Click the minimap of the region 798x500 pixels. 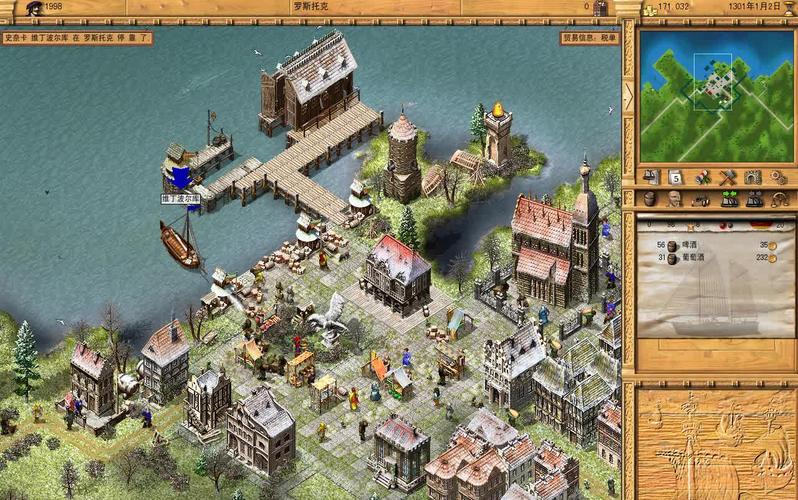coord(715,96)
